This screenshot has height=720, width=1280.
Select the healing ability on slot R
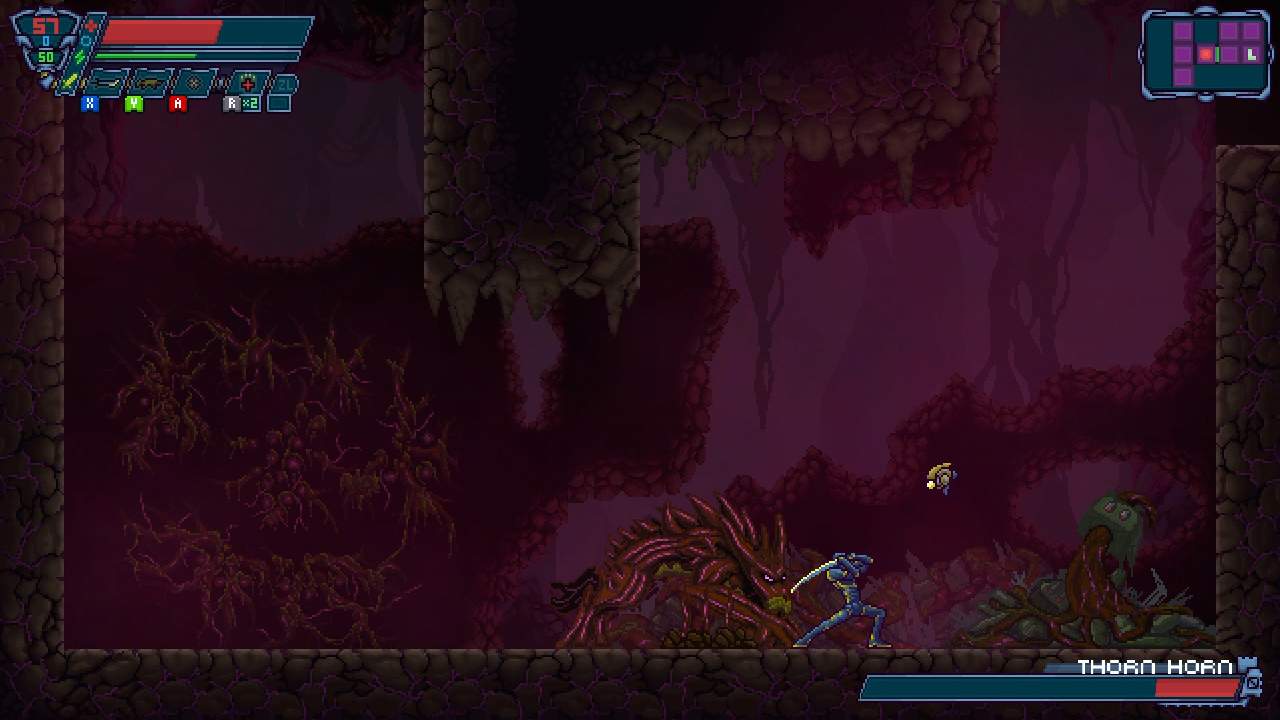pos(246,83)
